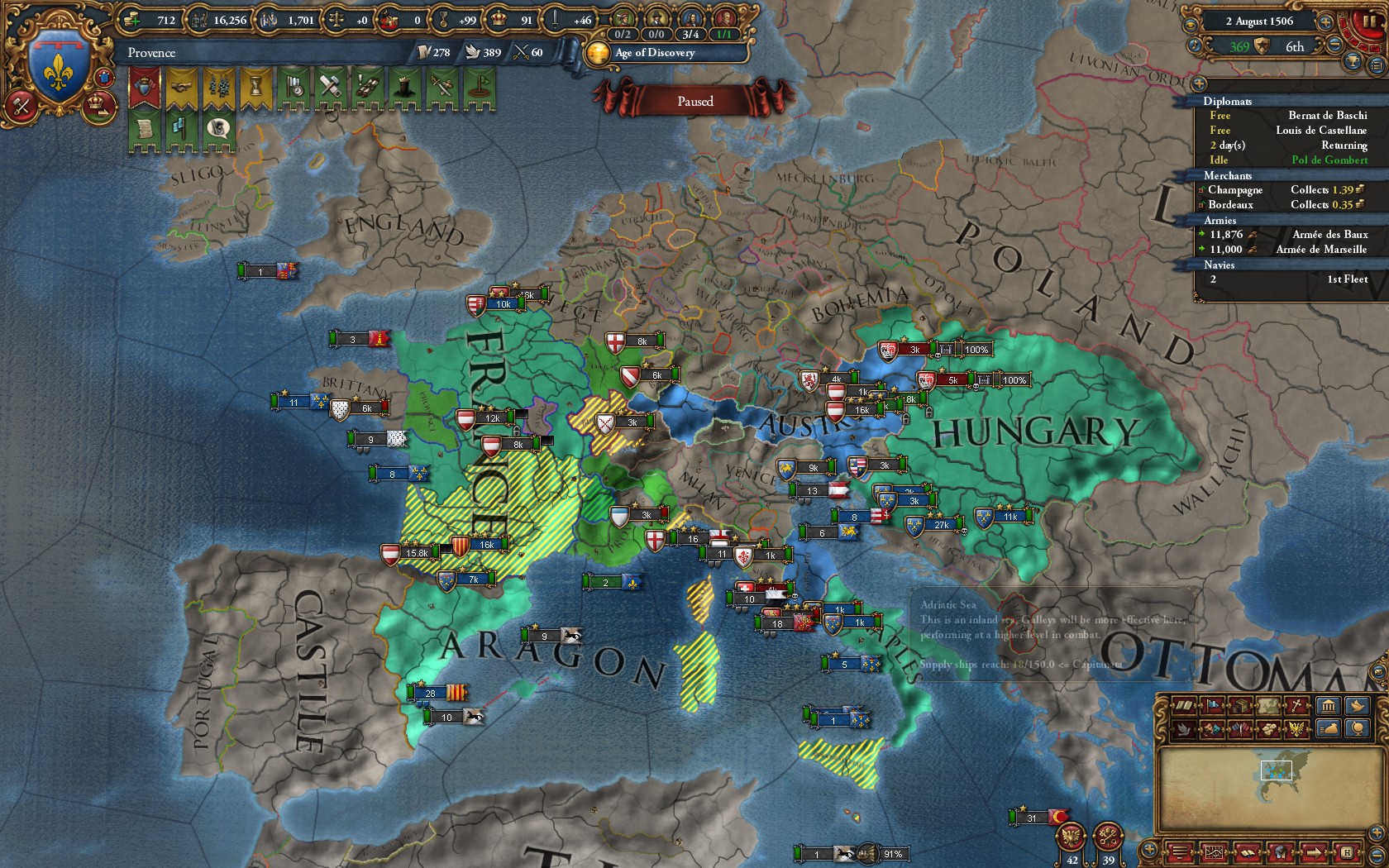The height and width of the screenshot is (868, 1389).
Task: Open the main menu with the hamburger icon
Action: (1180, 851)
